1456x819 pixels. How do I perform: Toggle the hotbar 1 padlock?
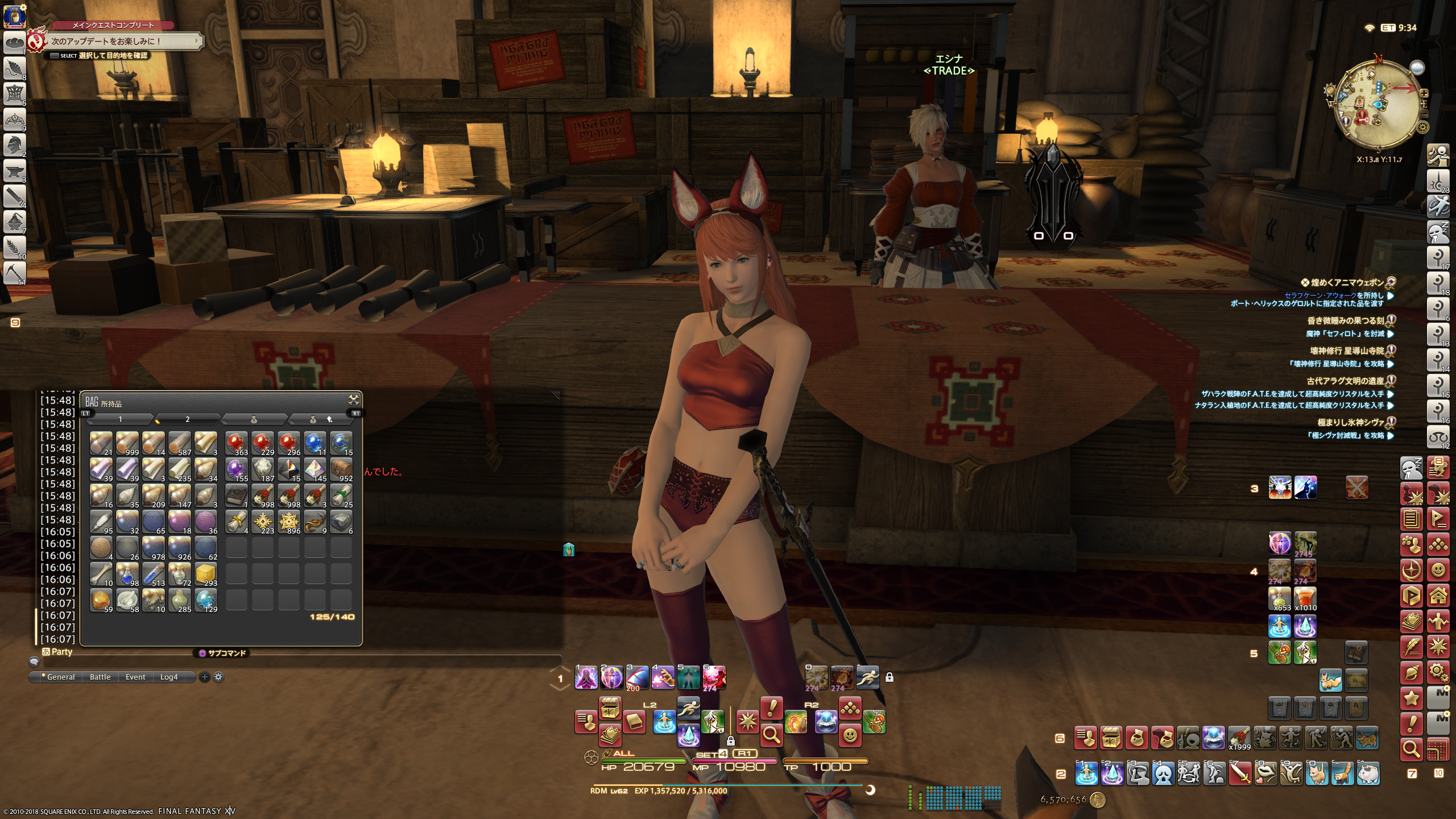(x=890, y=677)
